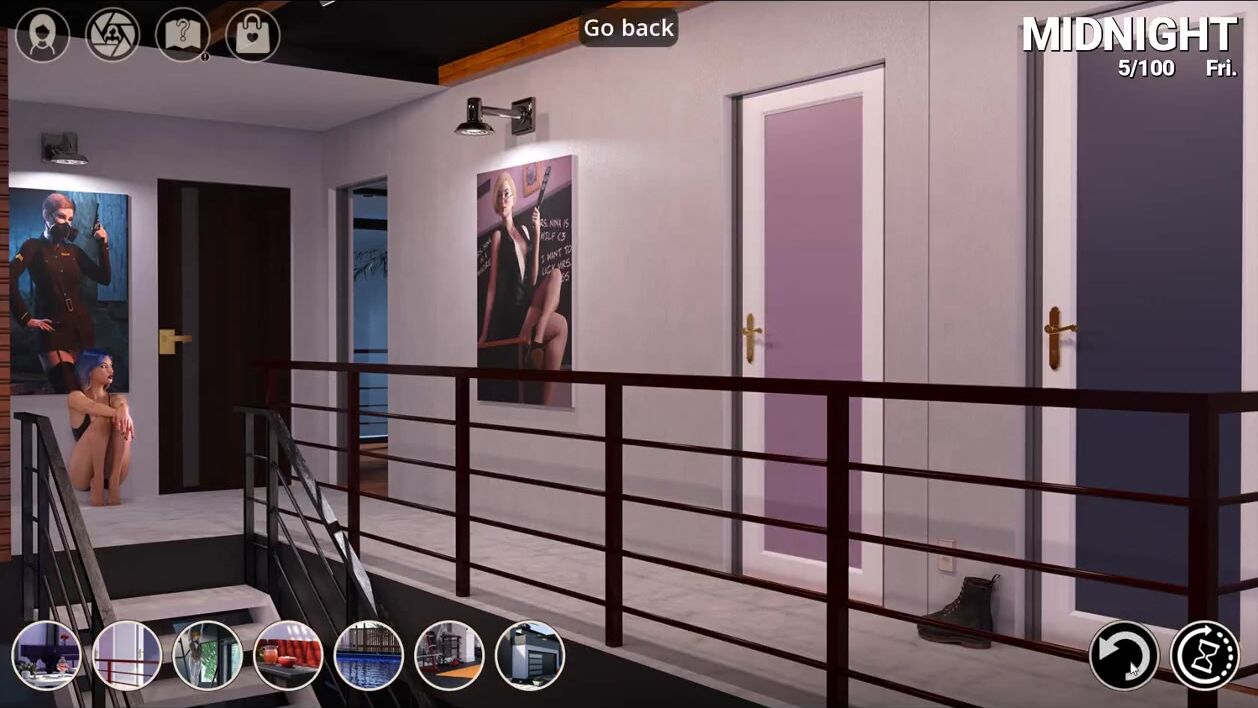The width and height of the screenshot is (1258, 708).
Task: Travel to the garage exterior thumbnail
Action: coord(530,655)
